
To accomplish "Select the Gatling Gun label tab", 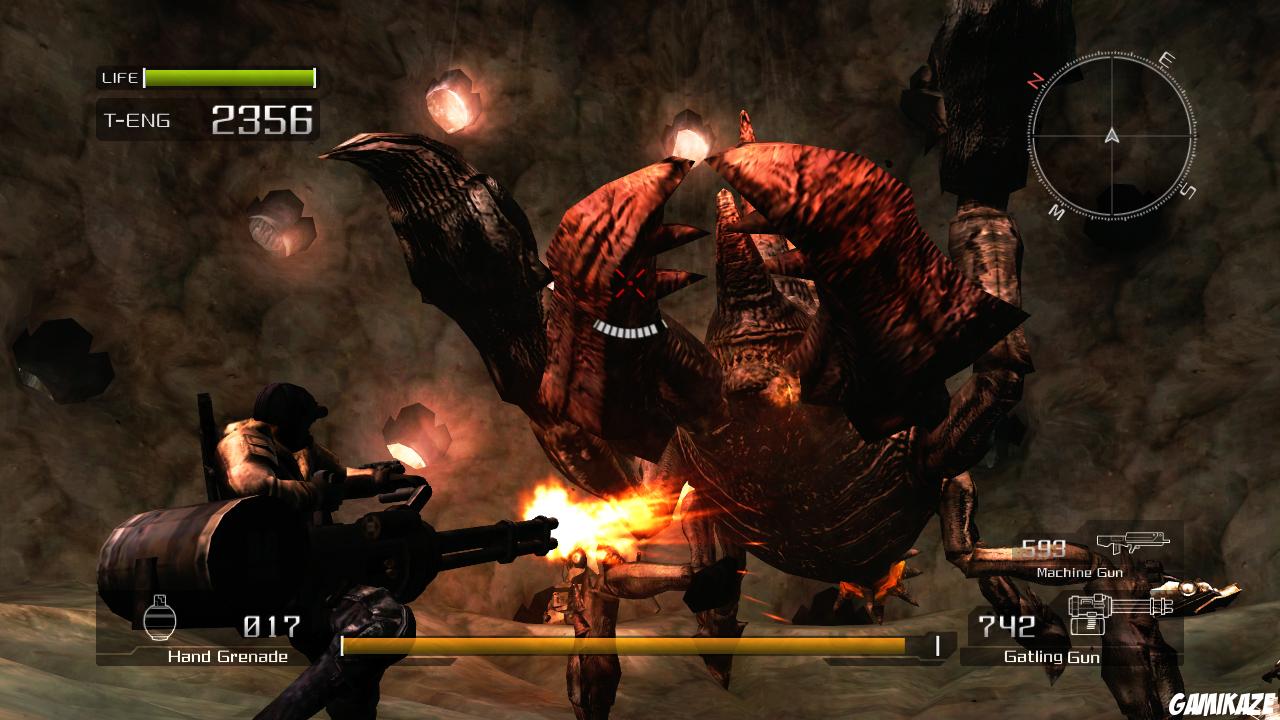I will coord(1053,658).
